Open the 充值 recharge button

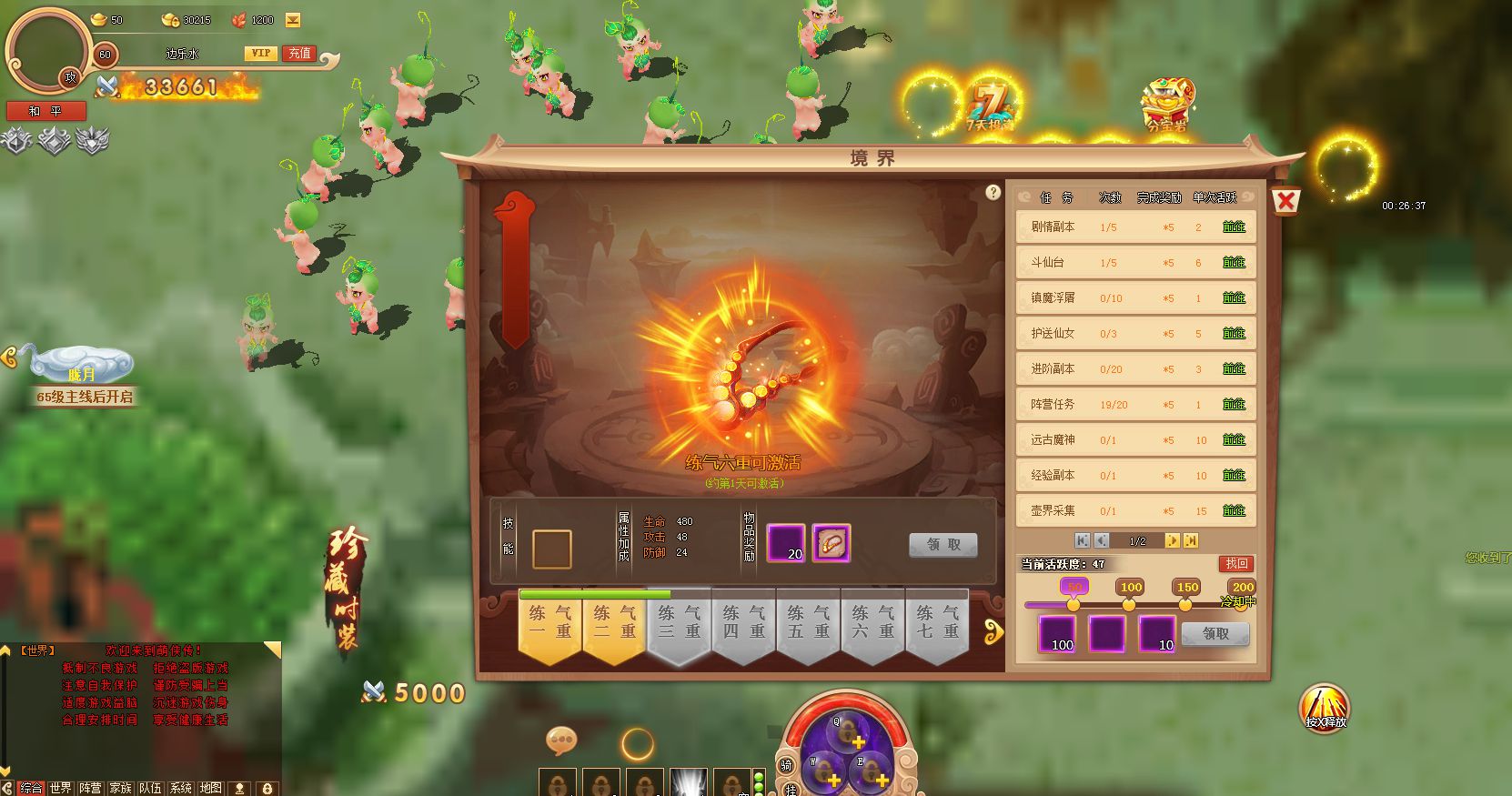pos(299,54)
